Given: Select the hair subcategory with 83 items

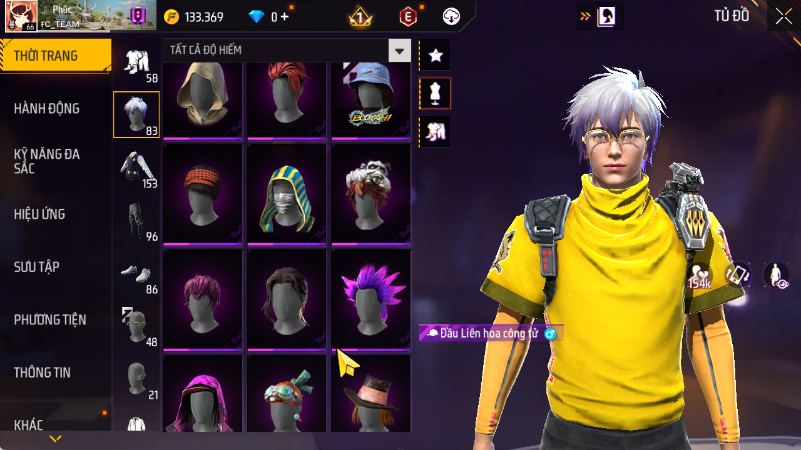Looking at the screenshot, I should 135,114.
